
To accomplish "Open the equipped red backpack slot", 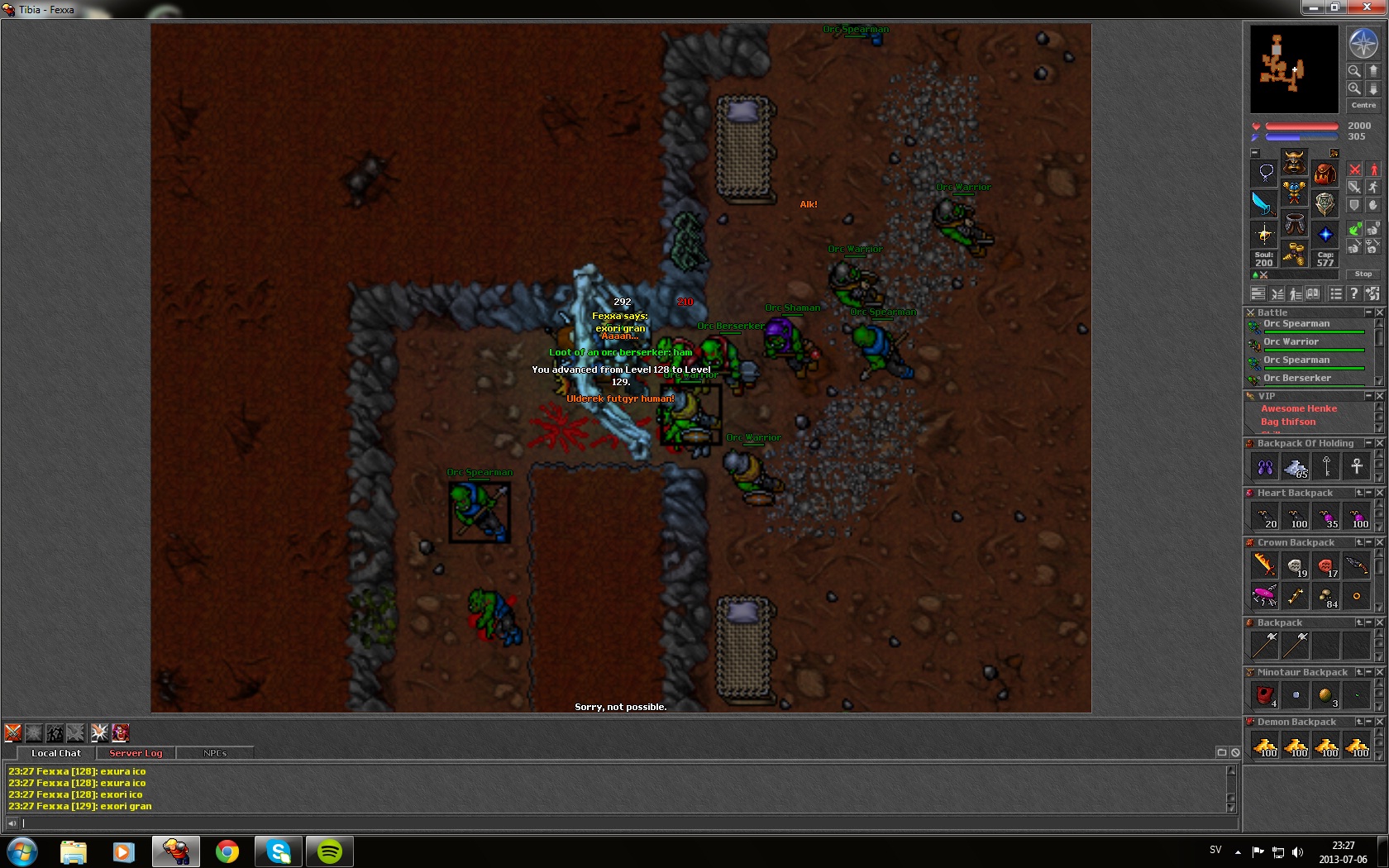I will coord(1325,174).
